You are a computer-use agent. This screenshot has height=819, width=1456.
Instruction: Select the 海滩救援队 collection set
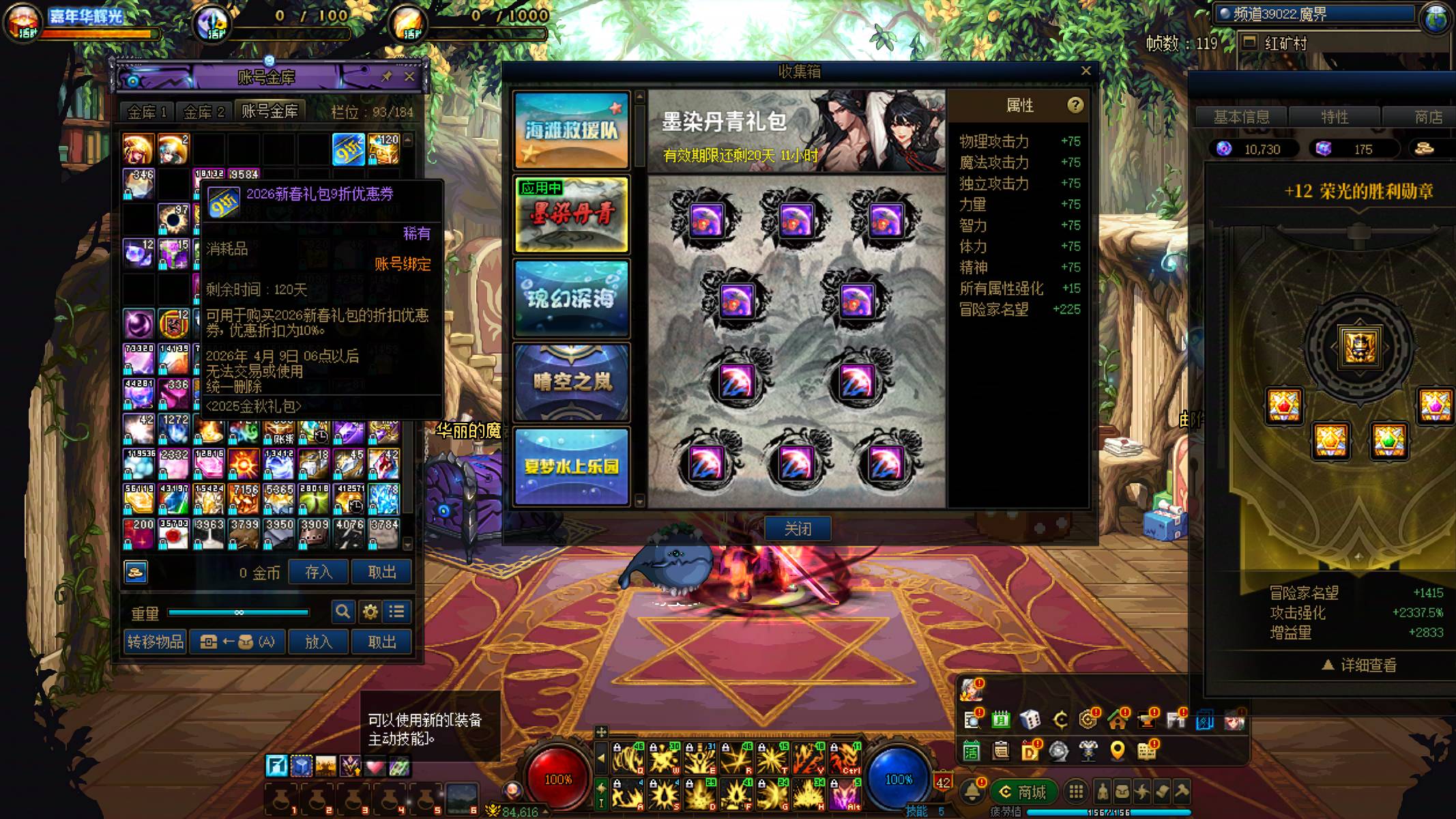coord(571,130)
